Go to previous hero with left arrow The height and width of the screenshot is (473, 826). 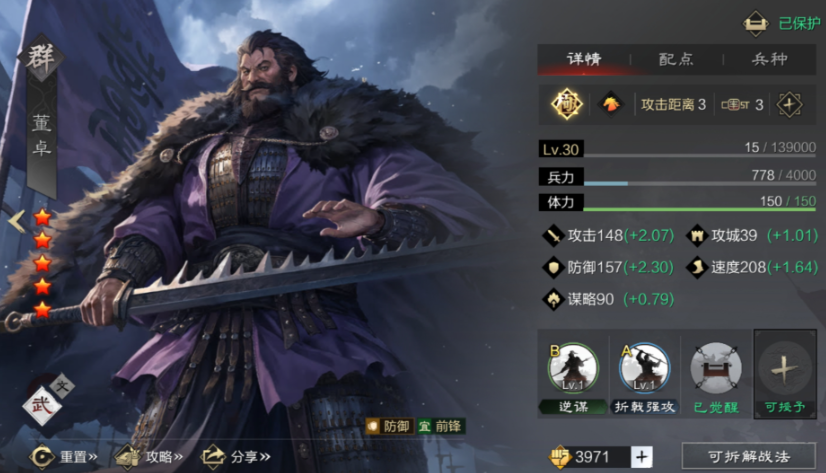[15, 220]
